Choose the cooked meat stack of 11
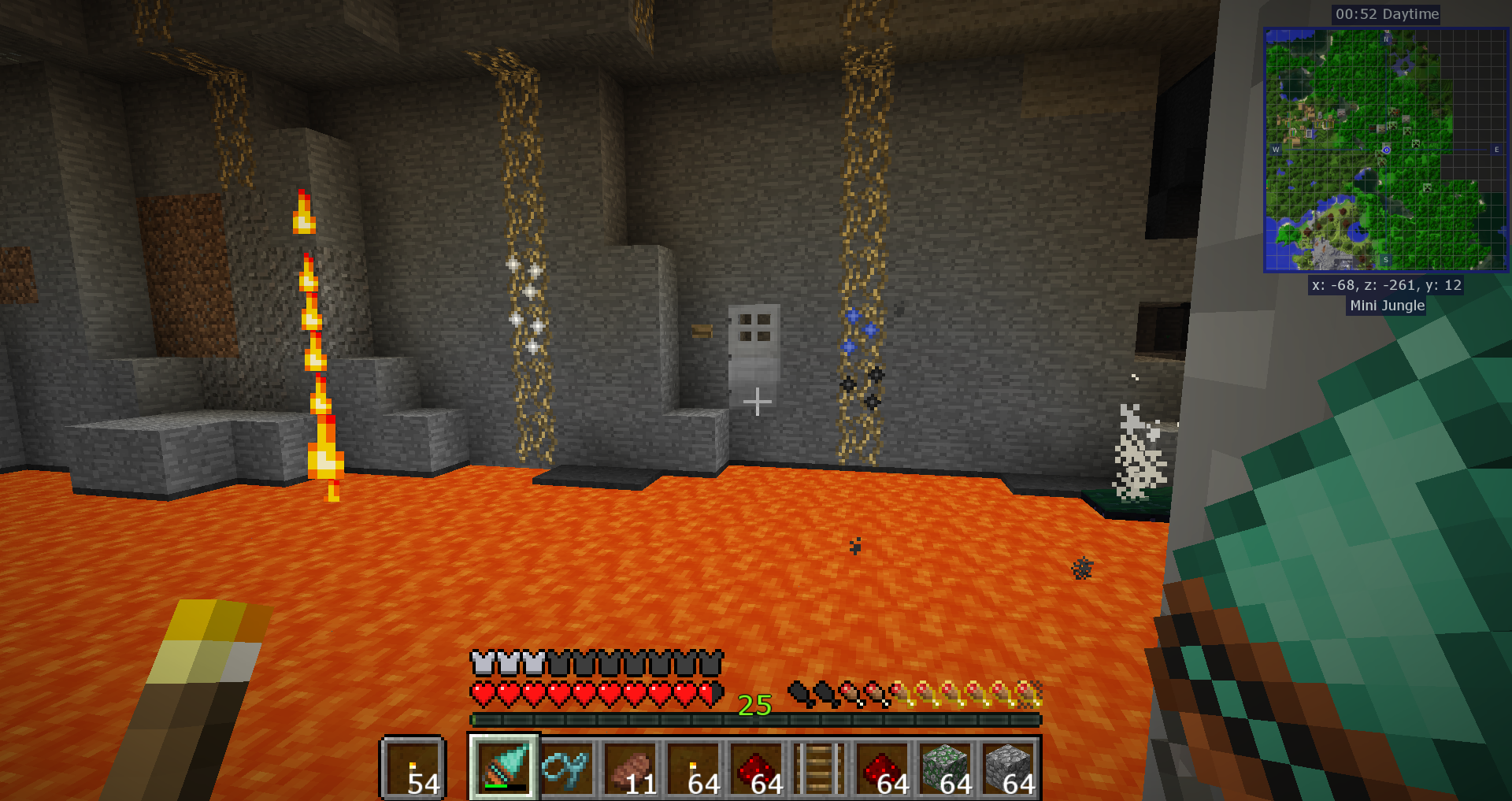 (x=630, y=767)
